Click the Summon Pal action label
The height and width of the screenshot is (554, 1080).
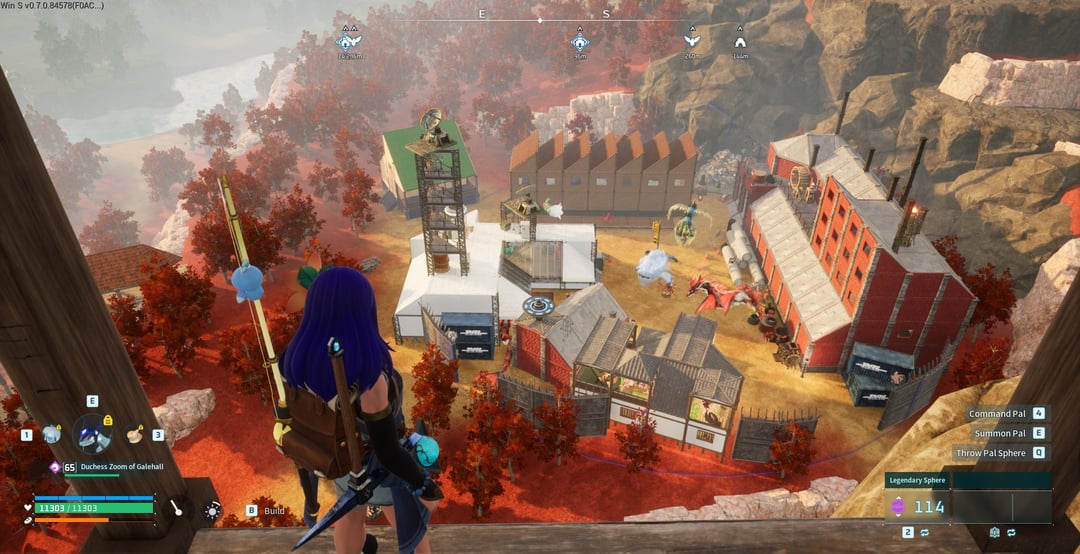point(1002,433)
